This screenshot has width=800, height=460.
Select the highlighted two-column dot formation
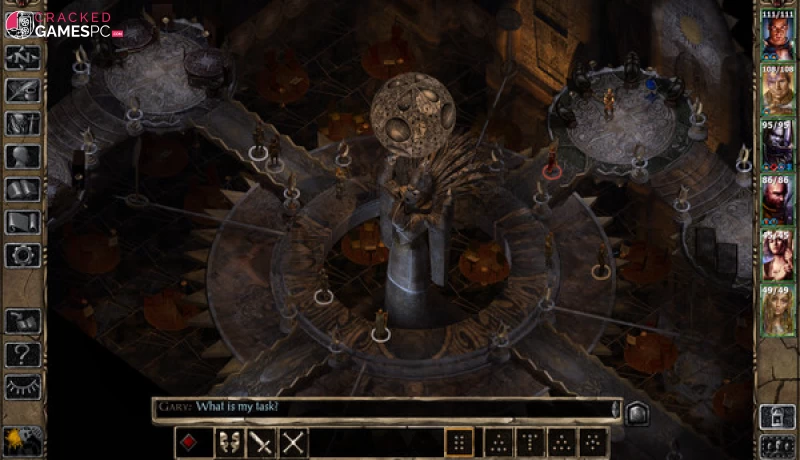(459, 442)
